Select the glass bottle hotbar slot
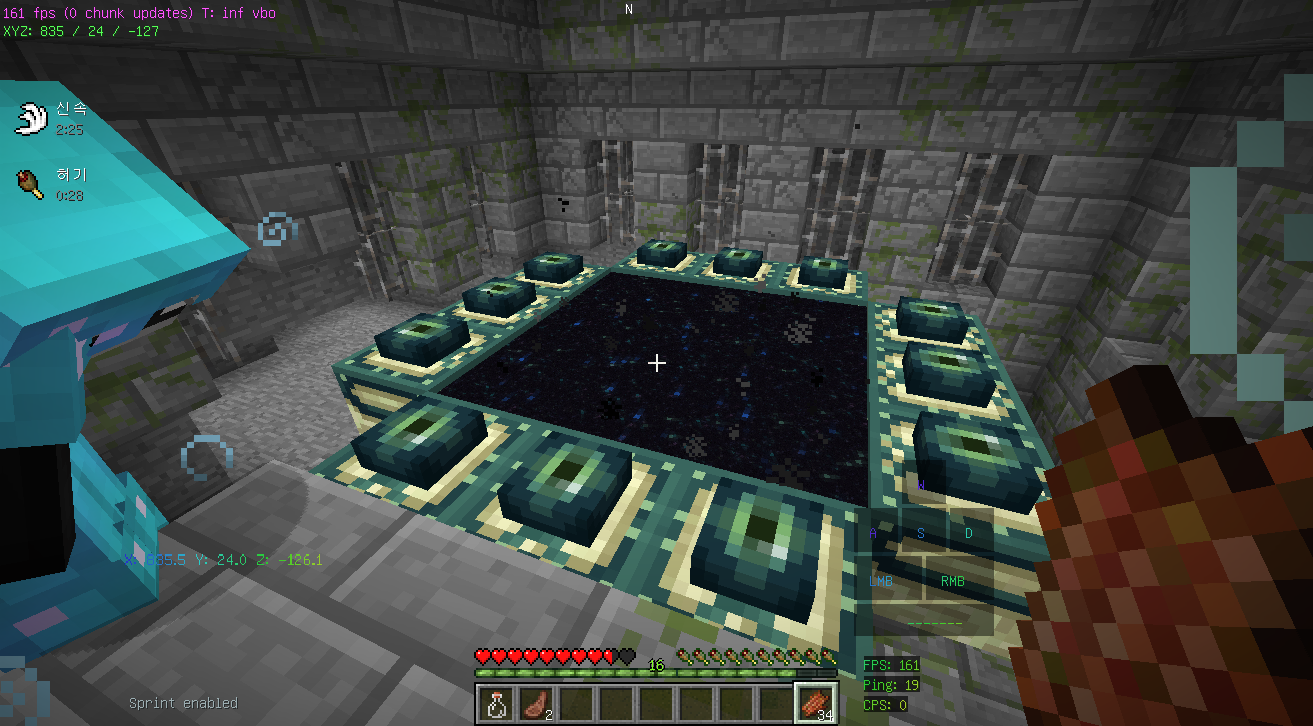The width and height of the screenshot is (1313, 726). (x=495, y=703)
